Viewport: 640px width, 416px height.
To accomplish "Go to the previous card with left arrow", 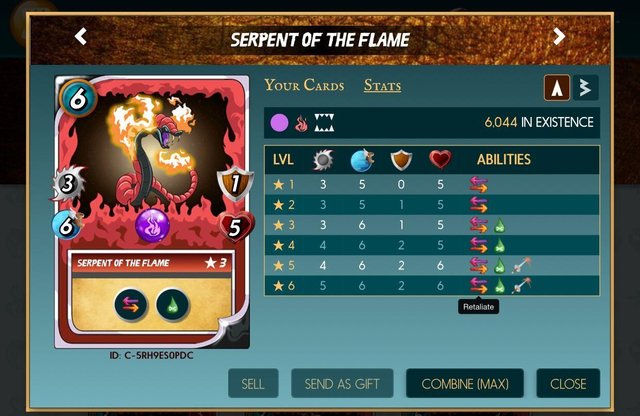I will [81, 37].
